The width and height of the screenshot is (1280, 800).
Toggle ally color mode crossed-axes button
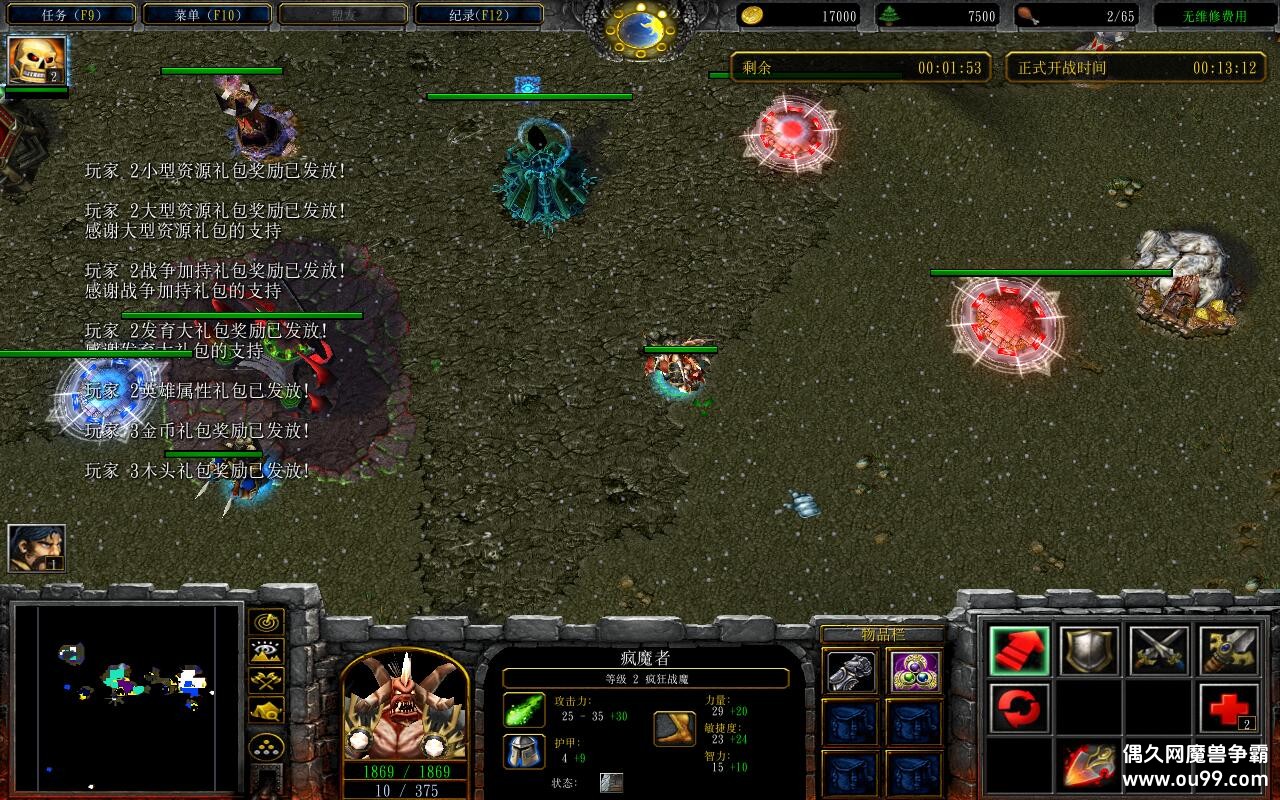tap(266, 680)
